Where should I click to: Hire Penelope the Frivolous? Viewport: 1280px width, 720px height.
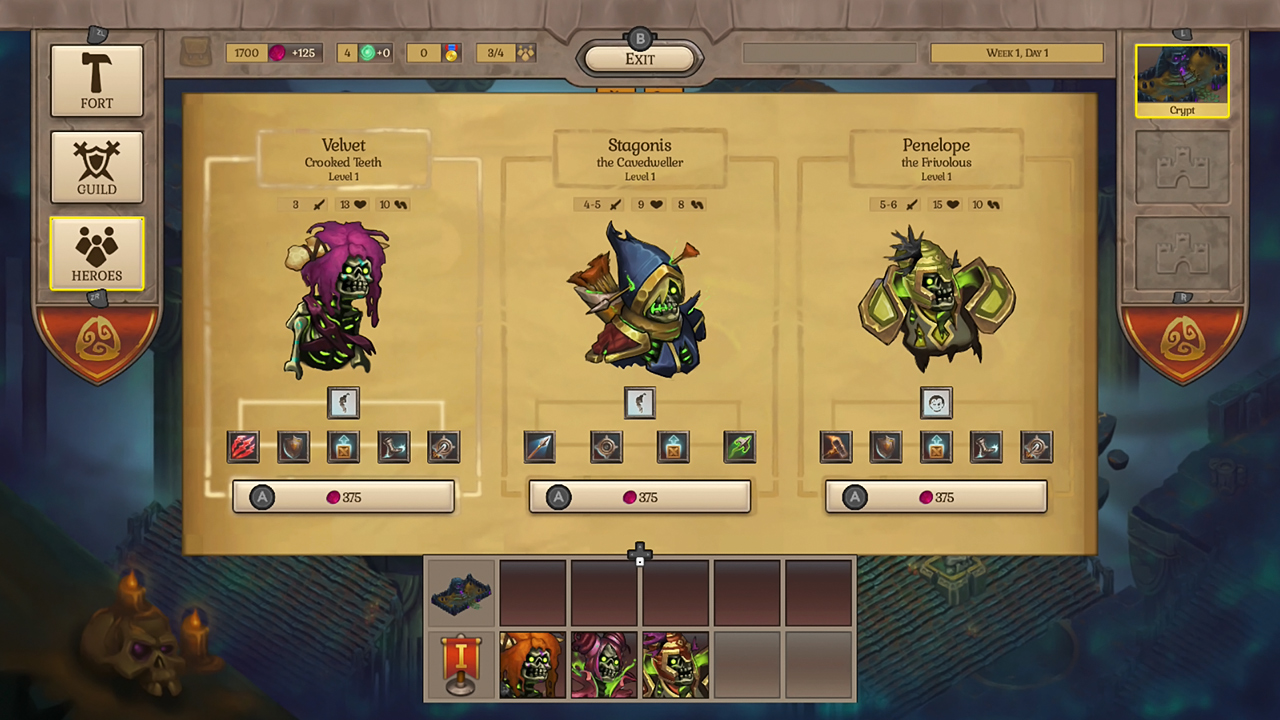click(936, 497)
